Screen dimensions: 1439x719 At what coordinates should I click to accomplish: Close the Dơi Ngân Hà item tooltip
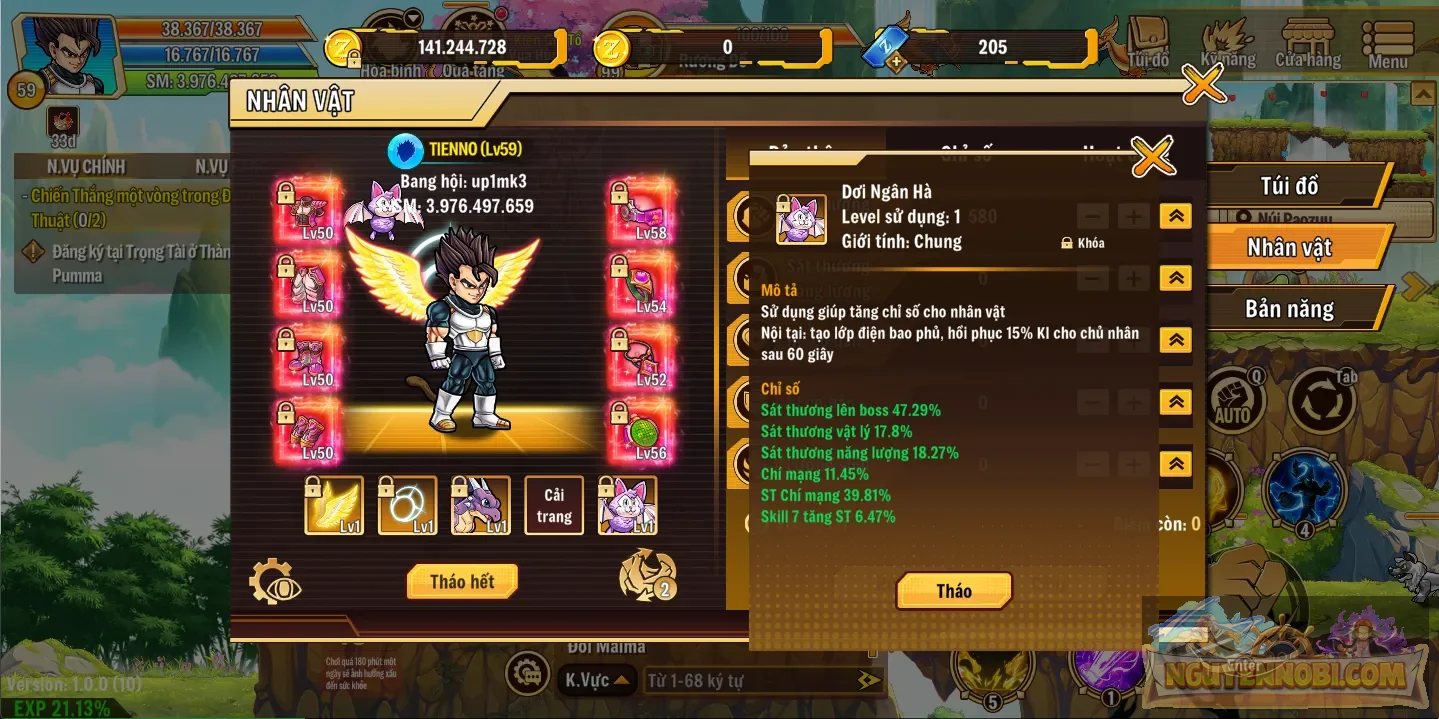click(x=1153, y=156)
